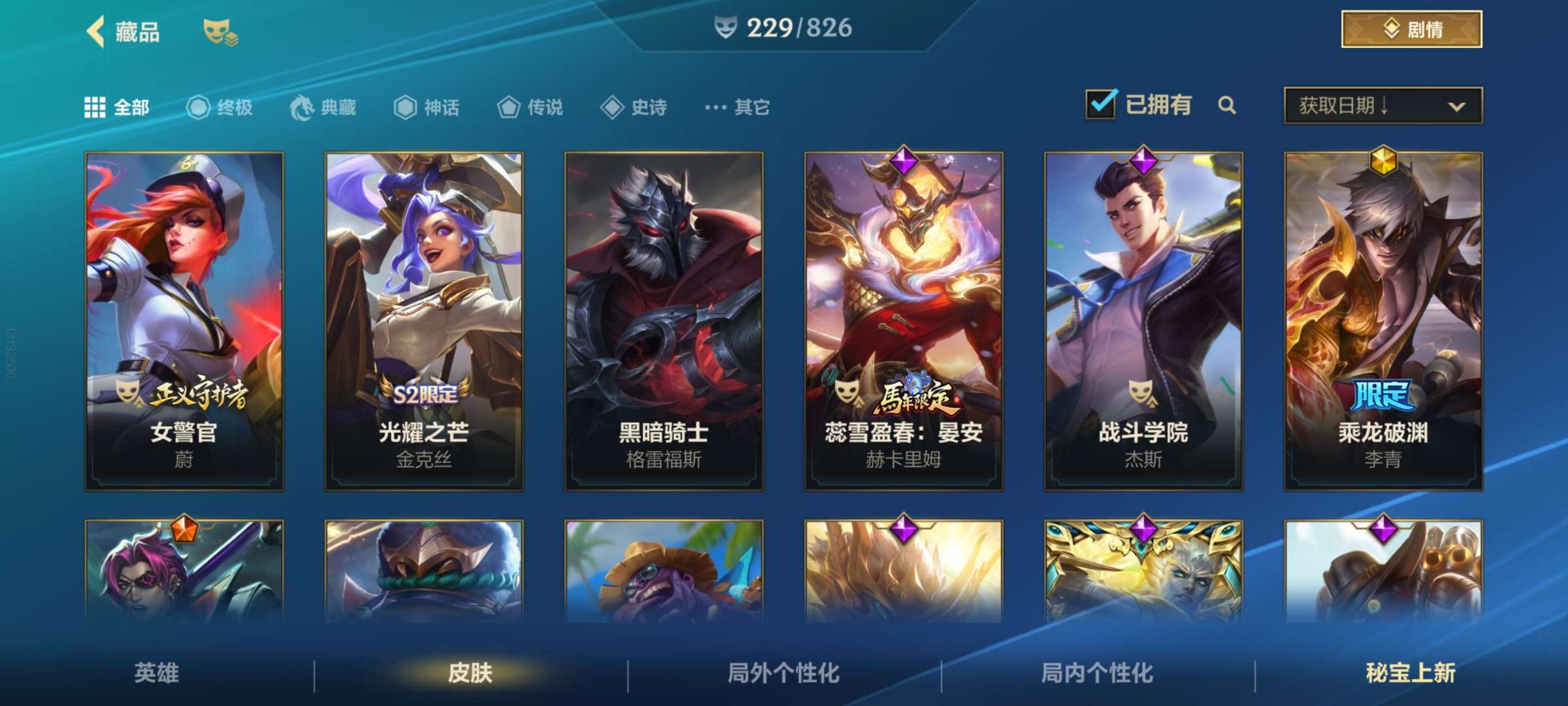Open search with the magnifier icon

[x=1227, y=105]
